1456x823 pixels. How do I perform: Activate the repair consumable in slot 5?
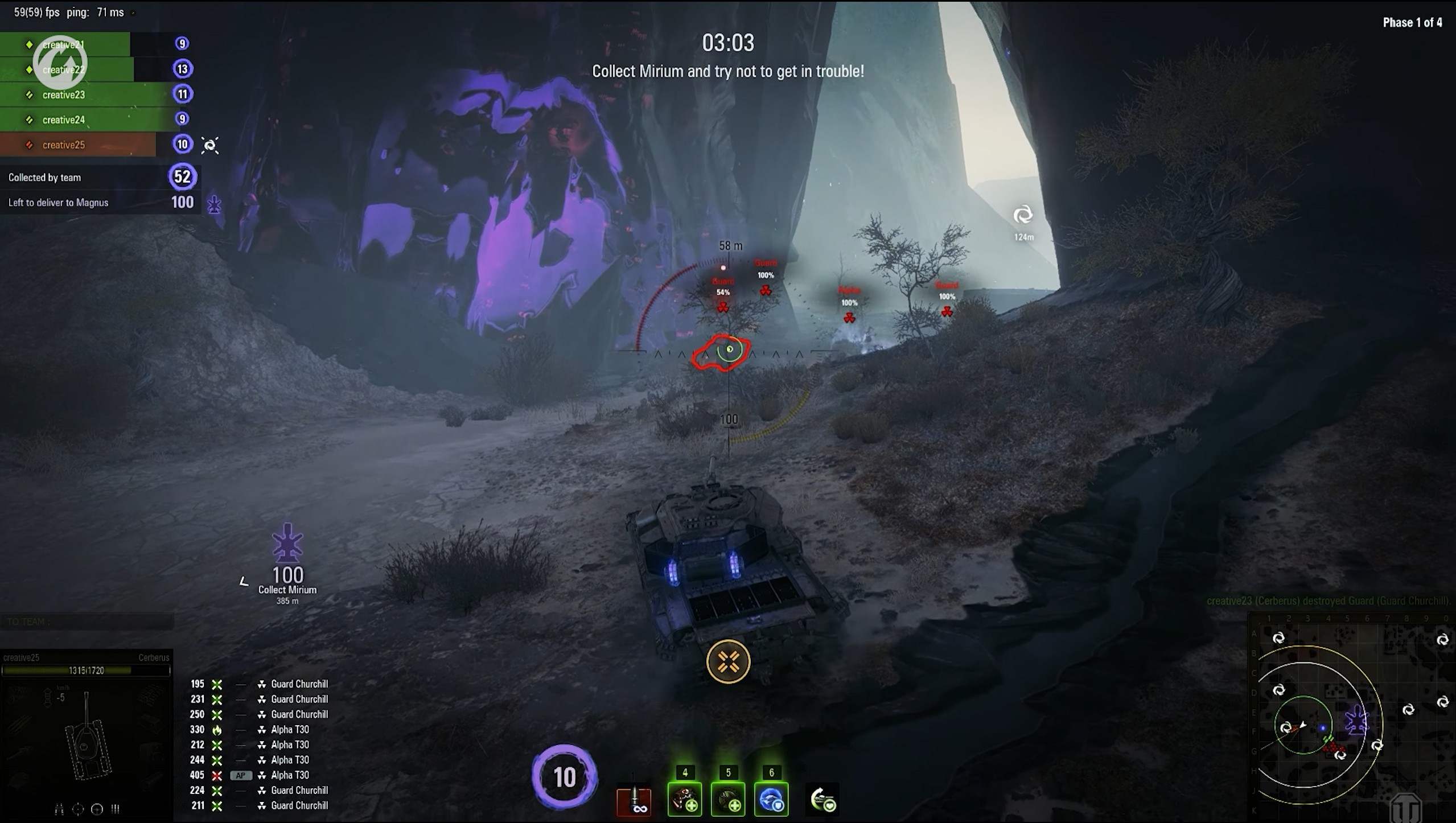click(x=728, y=799)
